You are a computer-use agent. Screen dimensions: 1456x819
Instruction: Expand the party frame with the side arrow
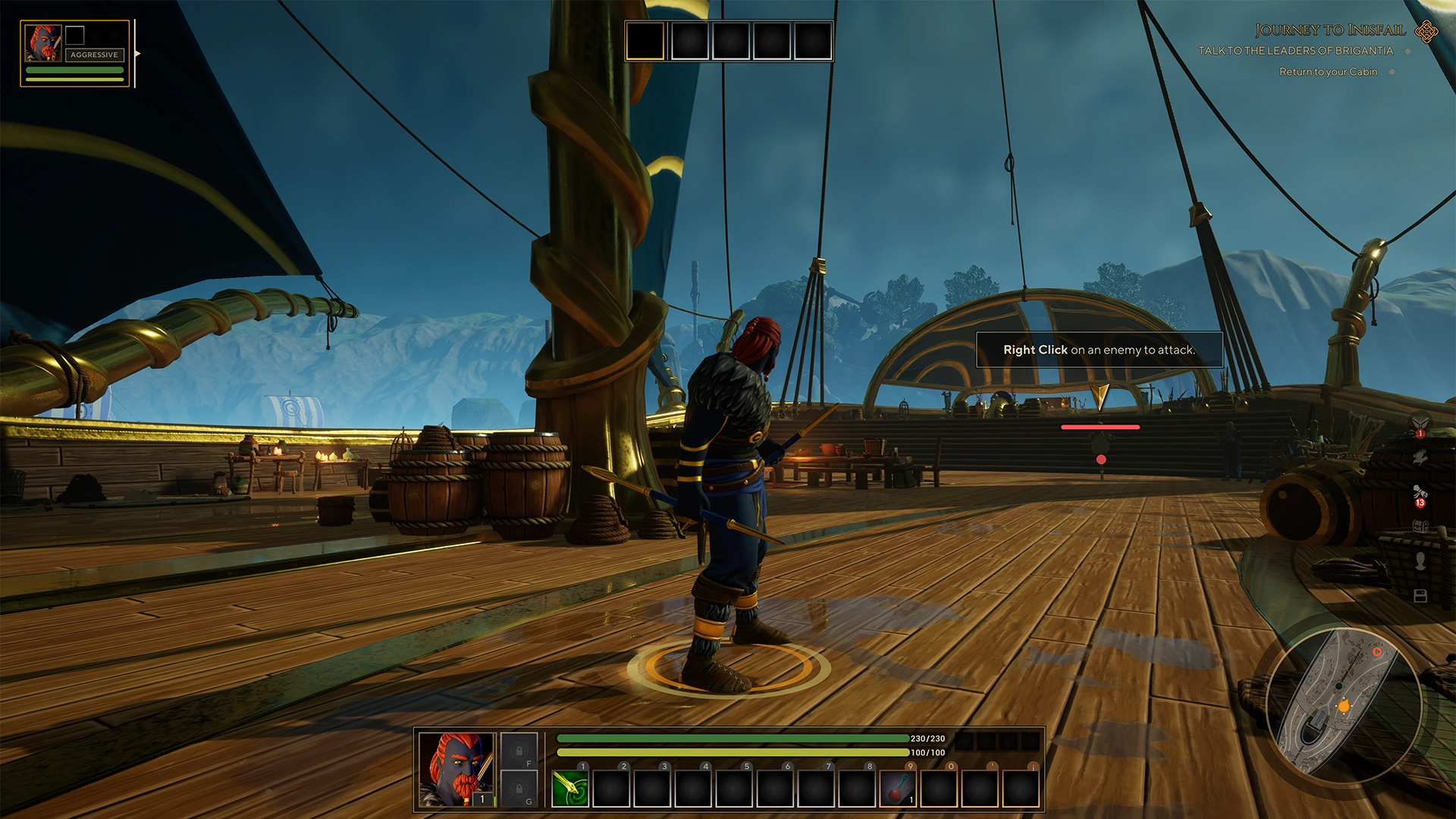137,54
